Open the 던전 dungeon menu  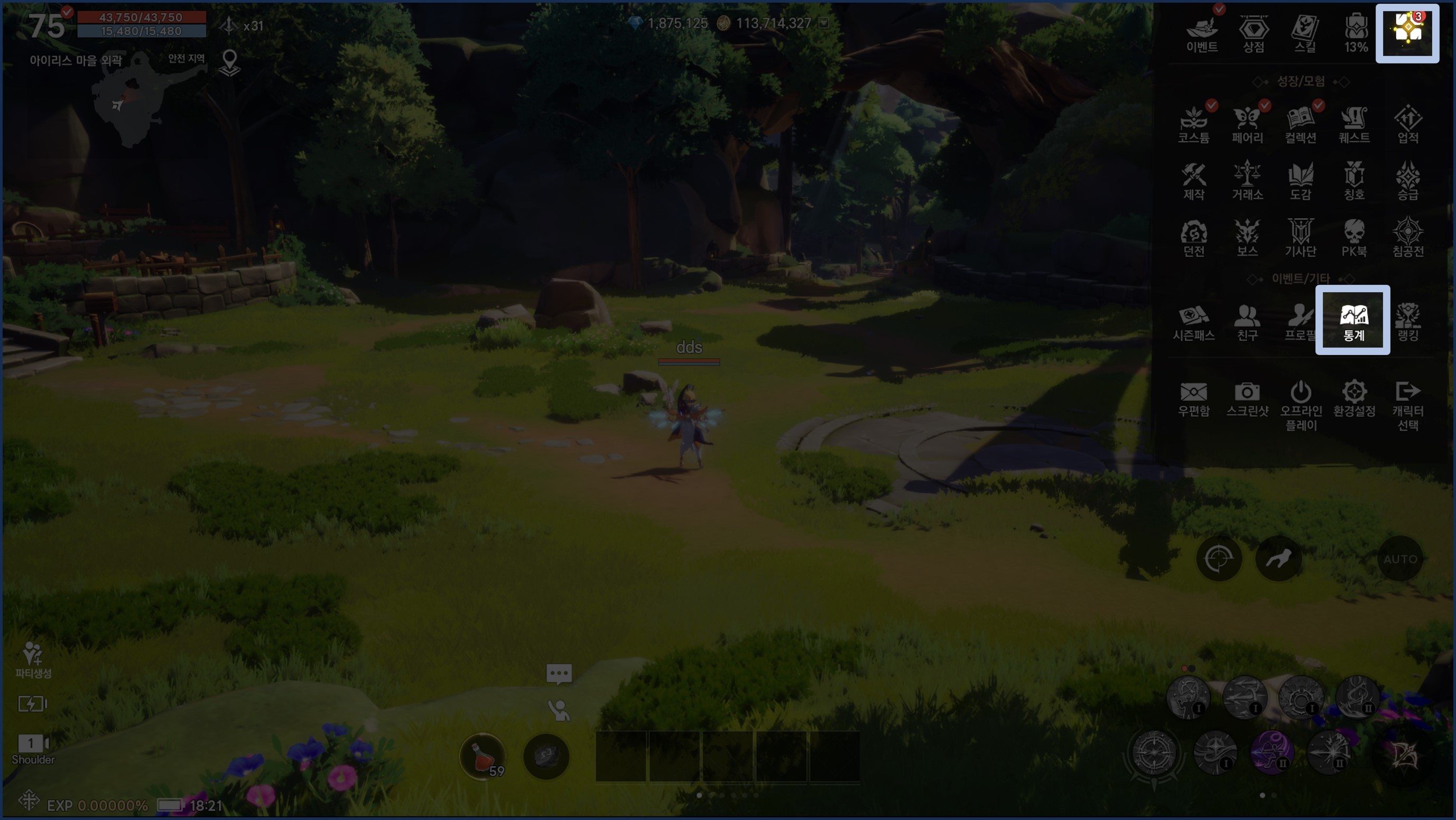(1194, 237)
